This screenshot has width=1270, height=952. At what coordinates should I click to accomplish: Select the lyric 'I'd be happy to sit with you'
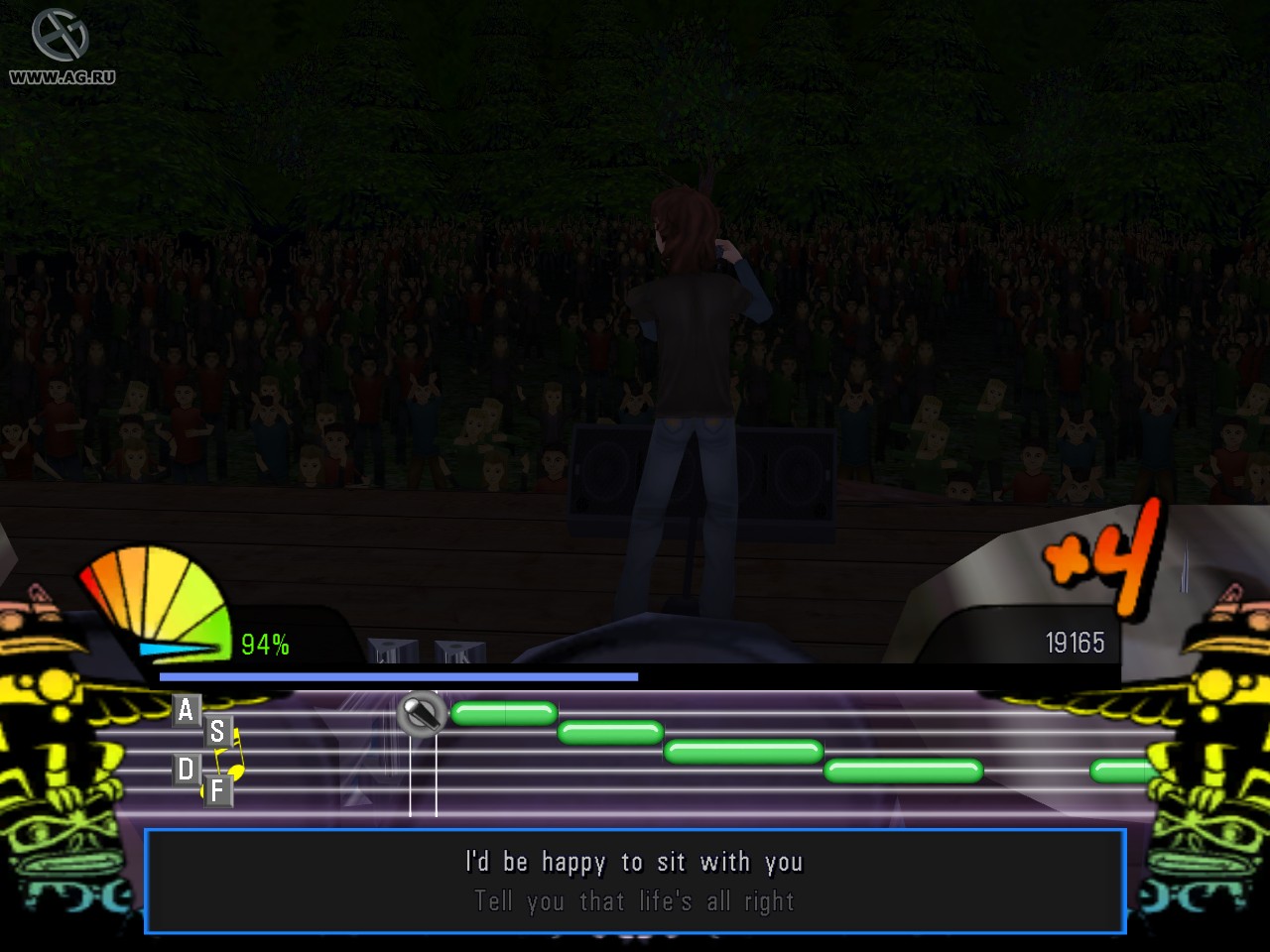pos(632,862)
